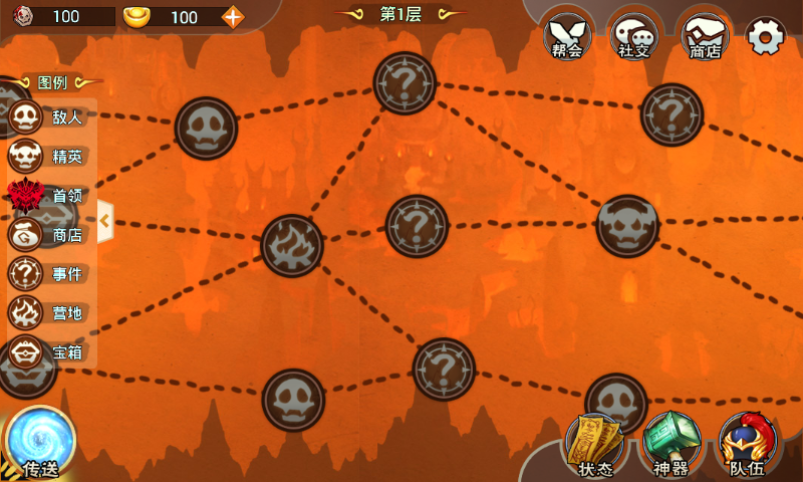
Task: Open the 队伍 team panel
Action: [x=747, y=445]
